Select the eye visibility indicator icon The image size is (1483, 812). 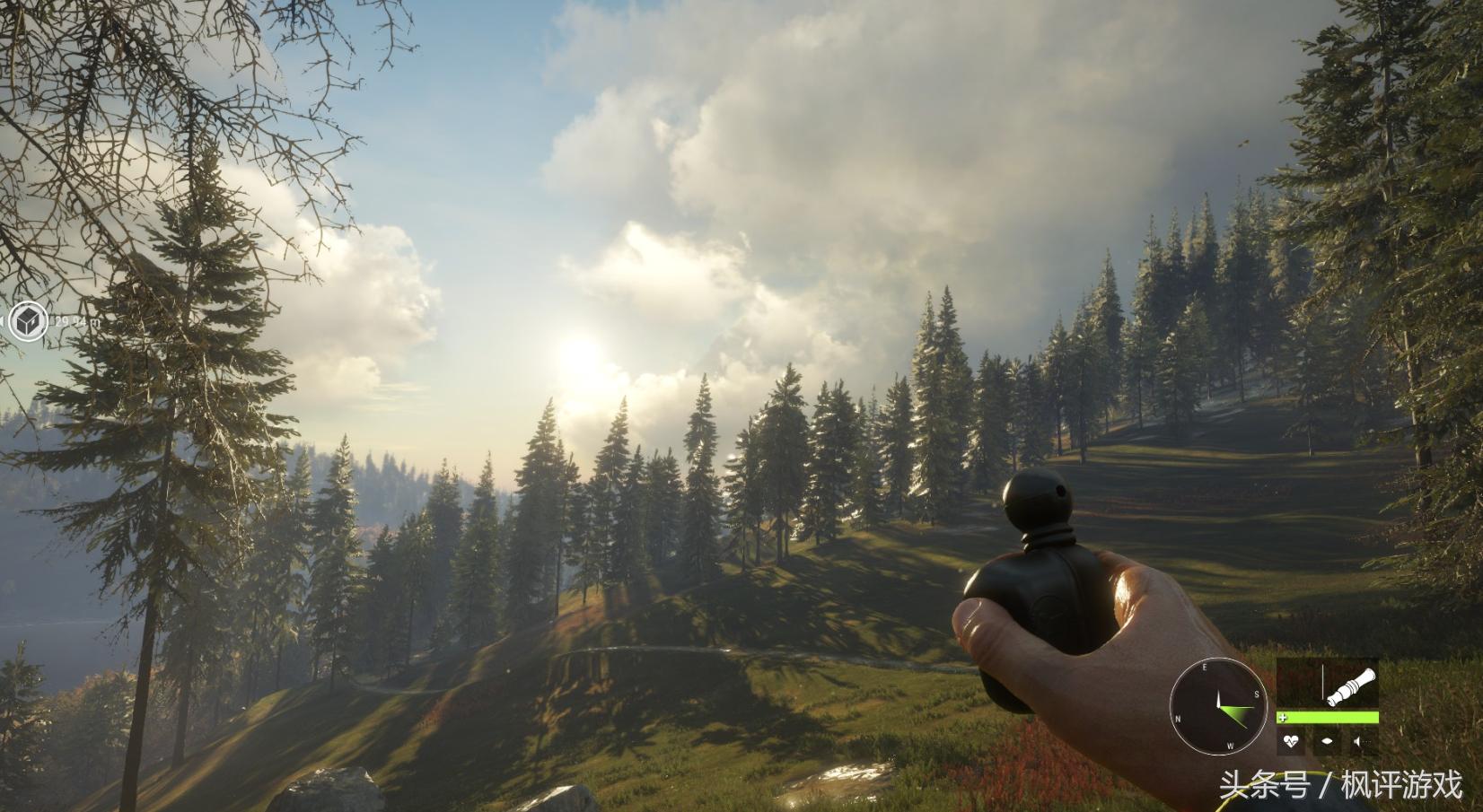pyautogui.click(x=1326, y=742)
